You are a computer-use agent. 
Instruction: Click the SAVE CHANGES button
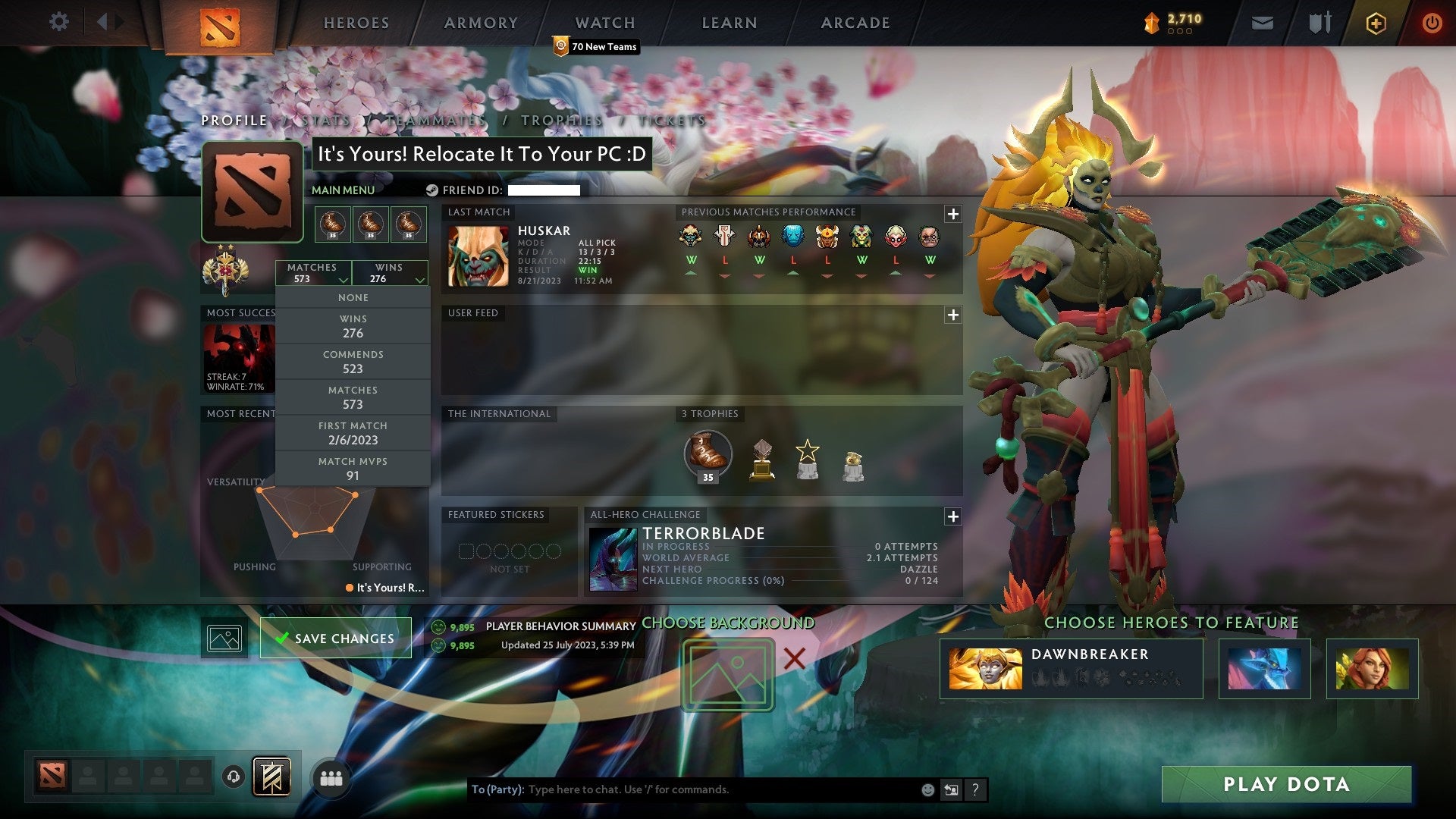(334, 638)
